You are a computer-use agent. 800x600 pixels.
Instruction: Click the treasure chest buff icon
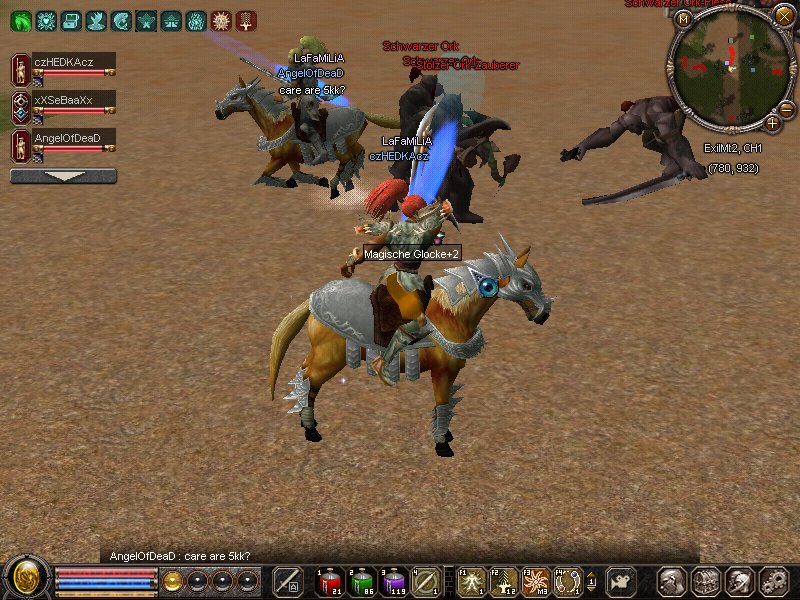tap(70, 20)
